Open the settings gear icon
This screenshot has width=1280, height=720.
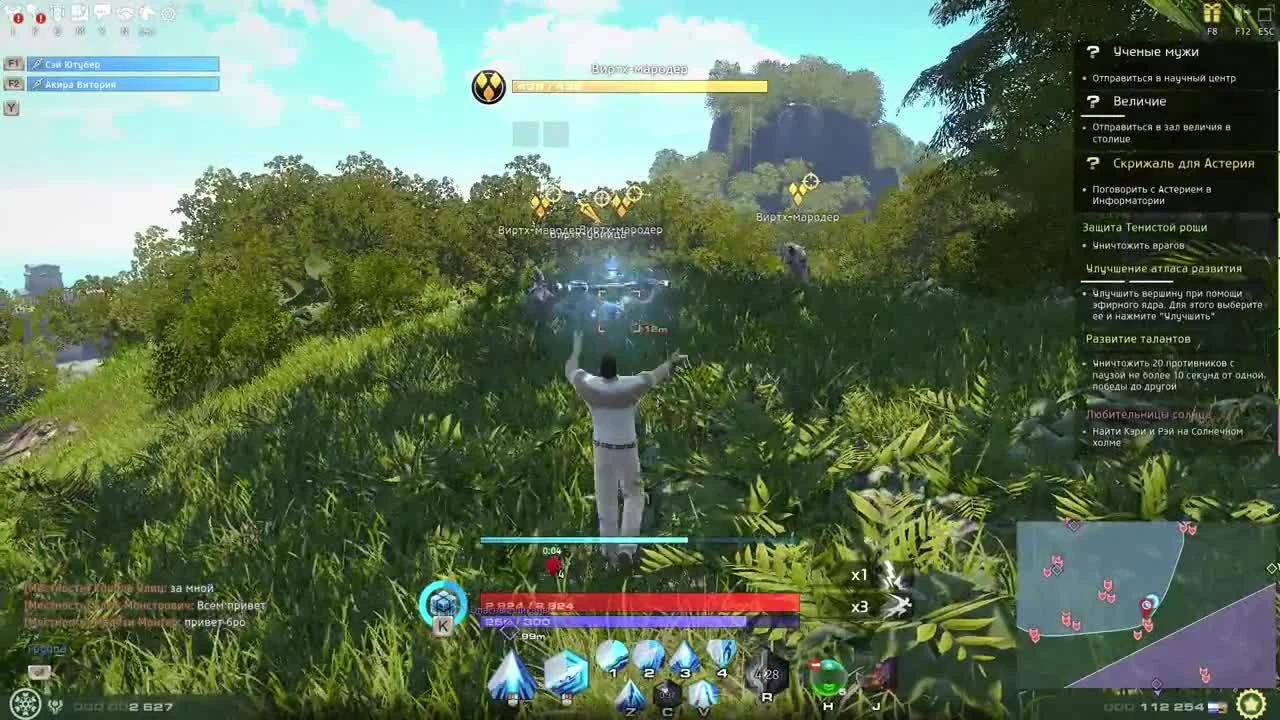(168, 12)
